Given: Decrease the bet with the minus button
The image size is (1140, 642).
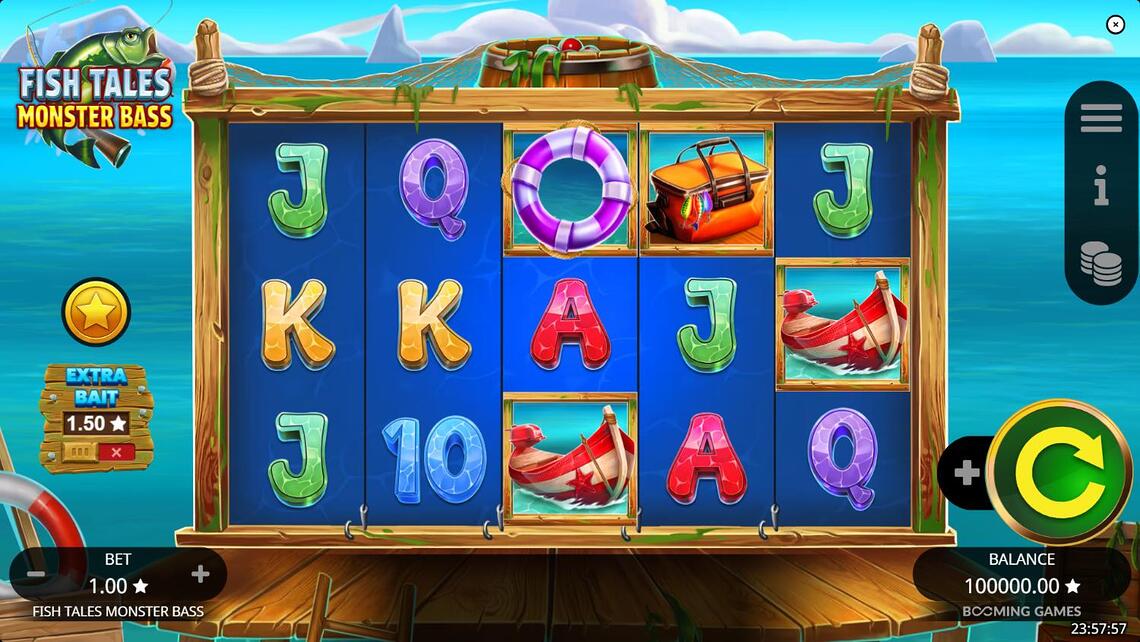Looking at the screenshot, I should coord(35,575).
